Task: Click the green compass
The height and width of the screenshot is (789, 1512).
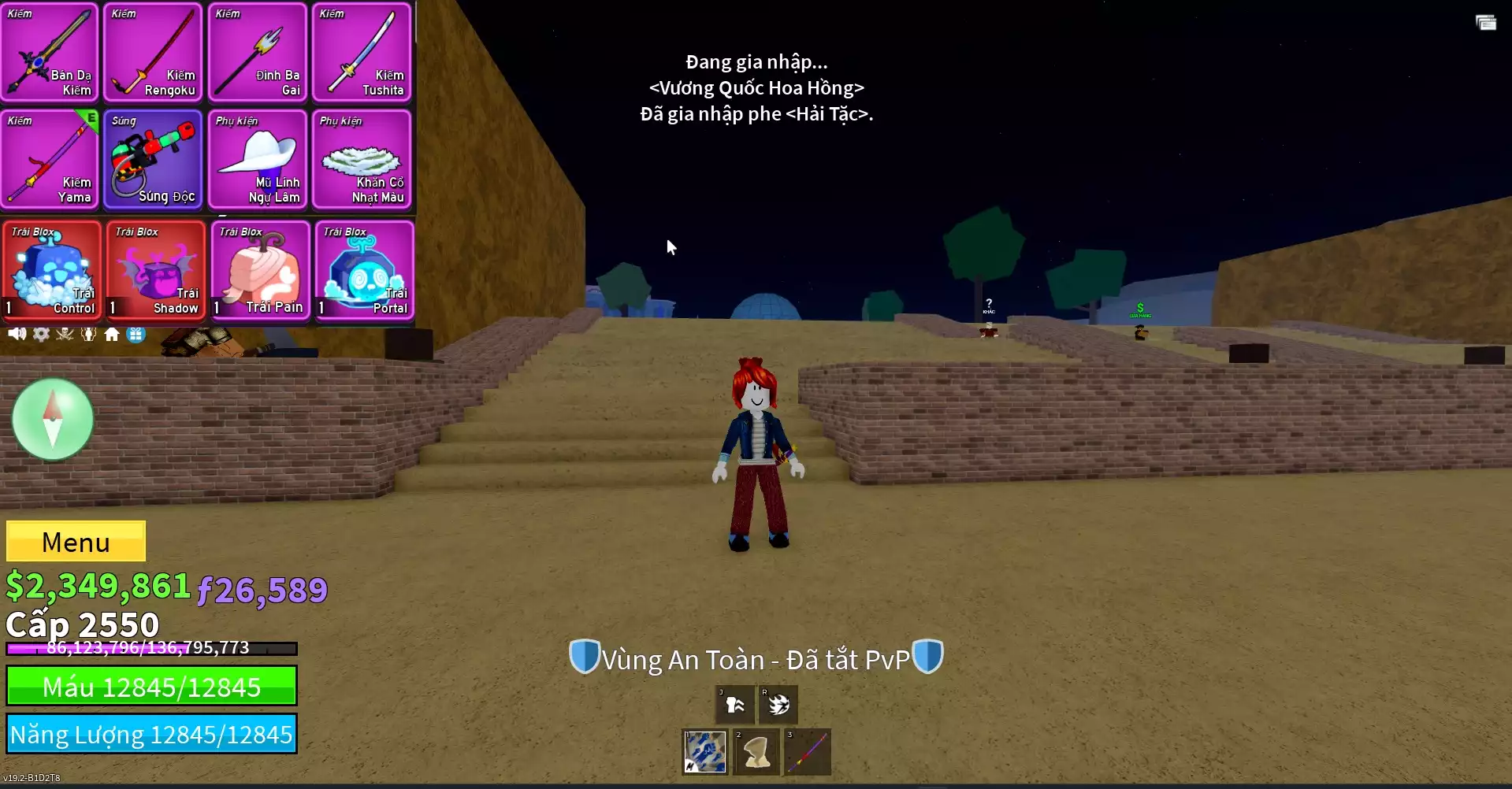Action: tap(53, 419)
